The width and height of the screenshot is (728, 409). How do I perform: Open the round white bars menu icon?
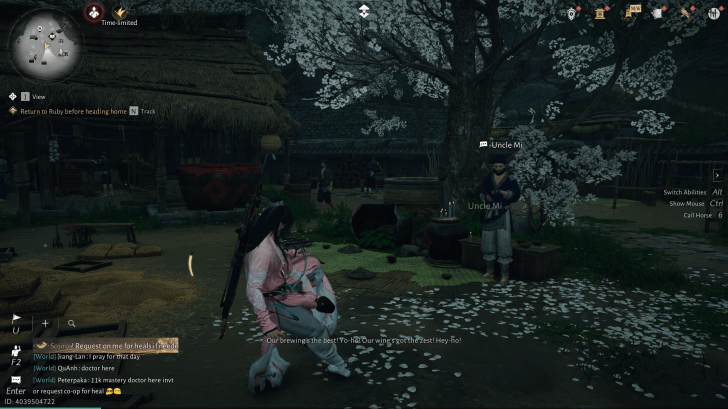click(x=713, y=12)
